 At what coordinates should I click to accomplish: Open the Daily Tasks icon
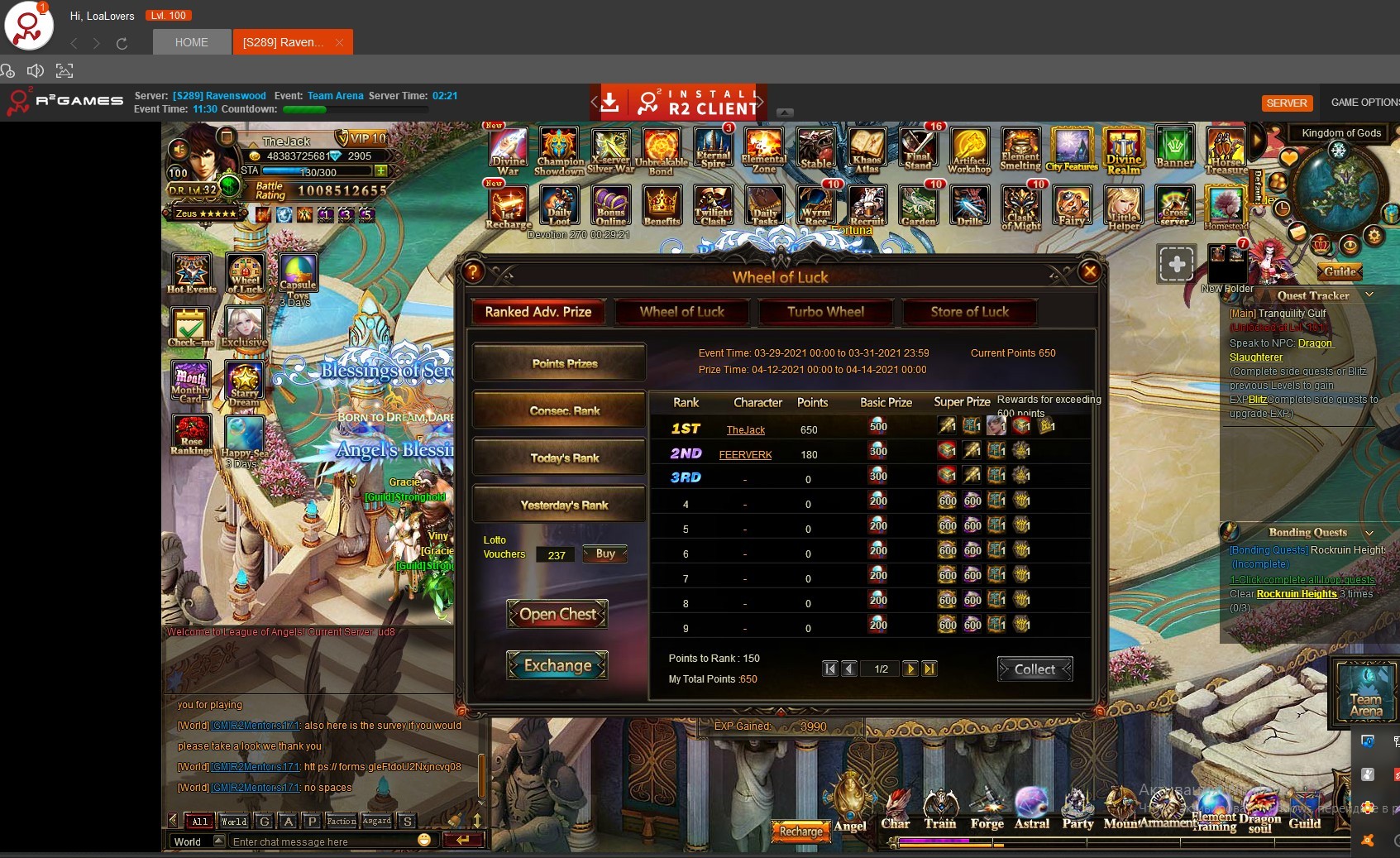coord(764,205)
